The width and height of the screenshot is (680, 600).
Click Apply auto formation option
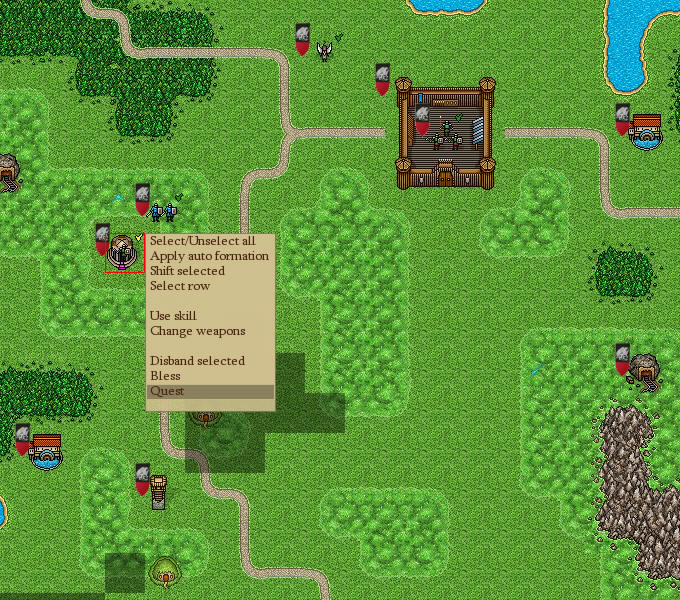(209, 256)
